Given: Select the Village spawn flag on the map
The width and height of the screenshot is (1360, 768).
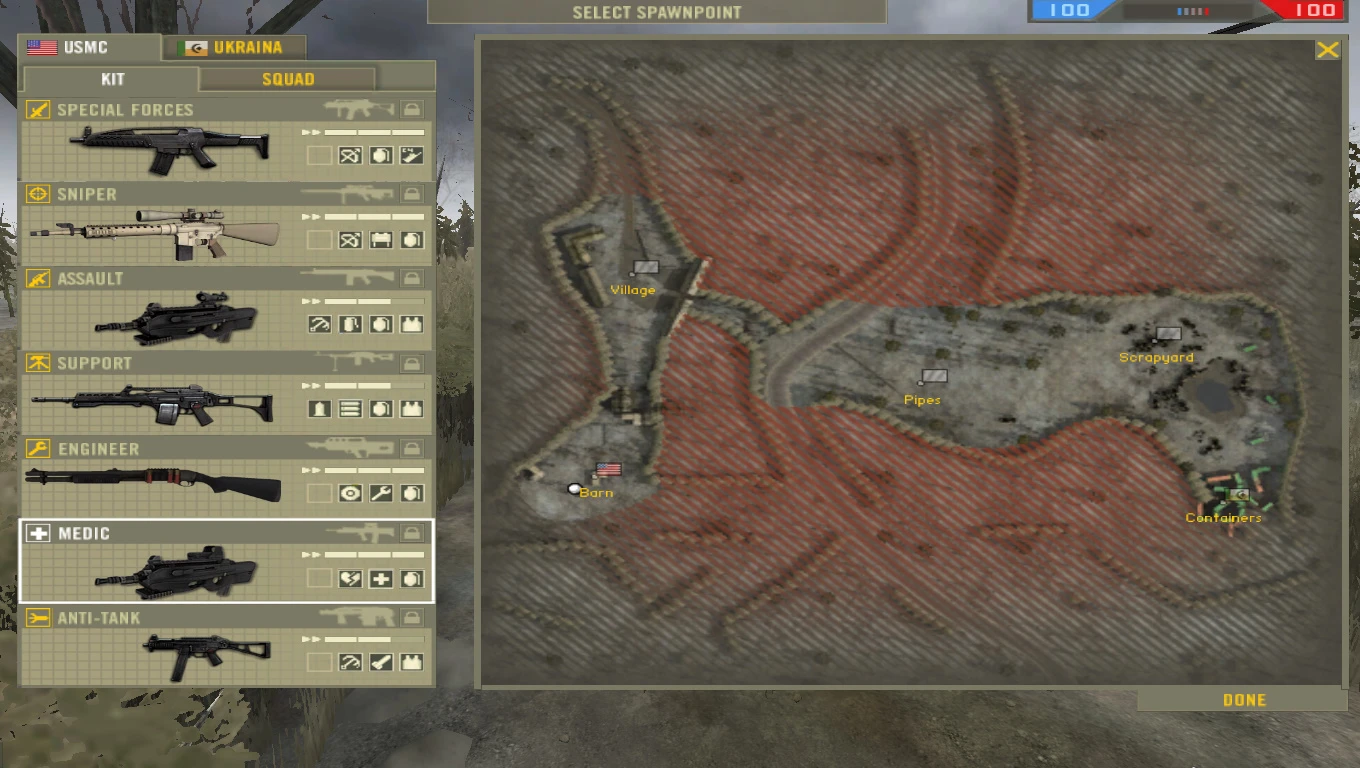Looking at the screenshot, I should tap(644, 266).
